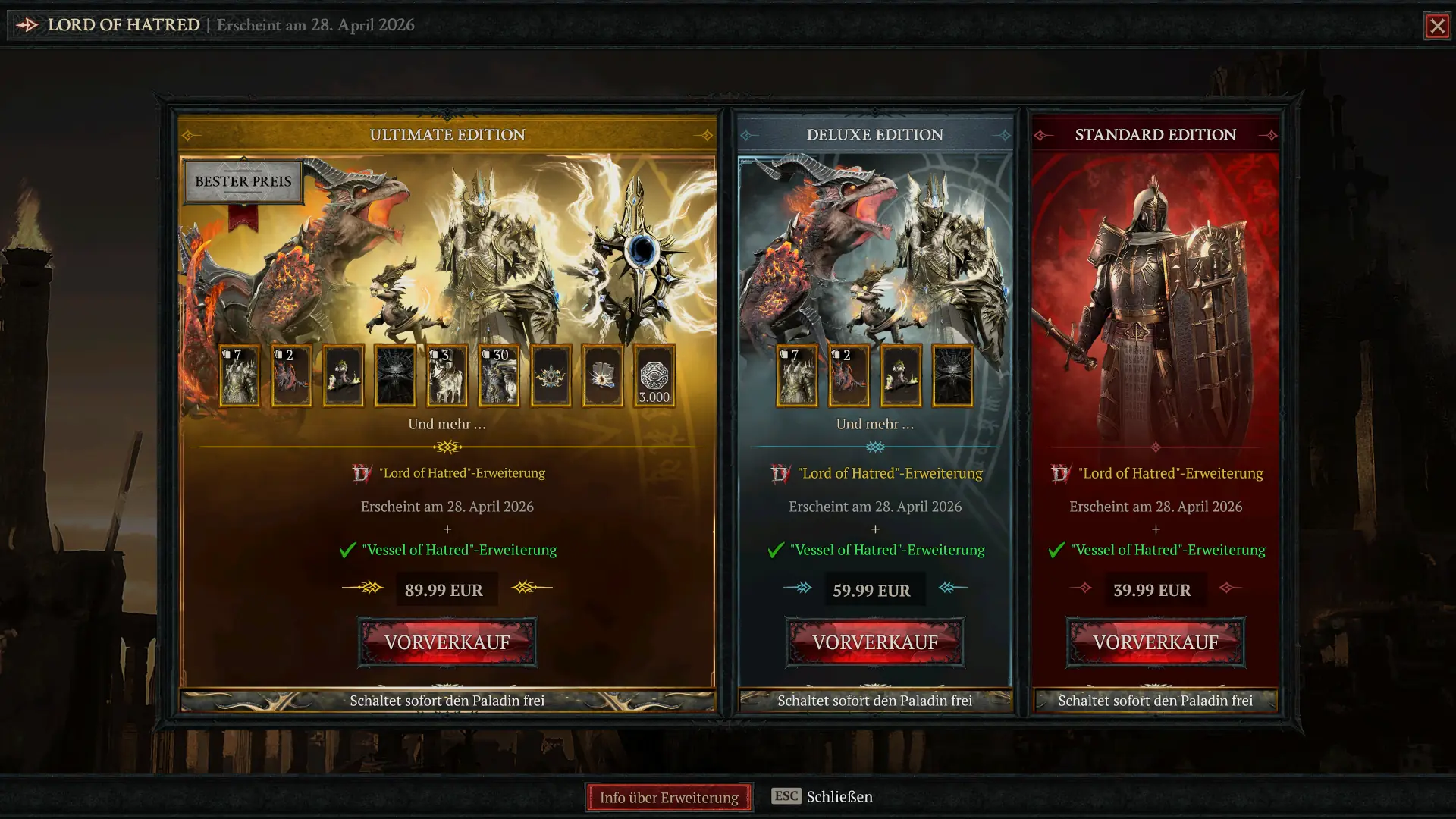Click the dark wings card in Deluxe Edition
The image size is (1456, 819).
pos(952,374)
